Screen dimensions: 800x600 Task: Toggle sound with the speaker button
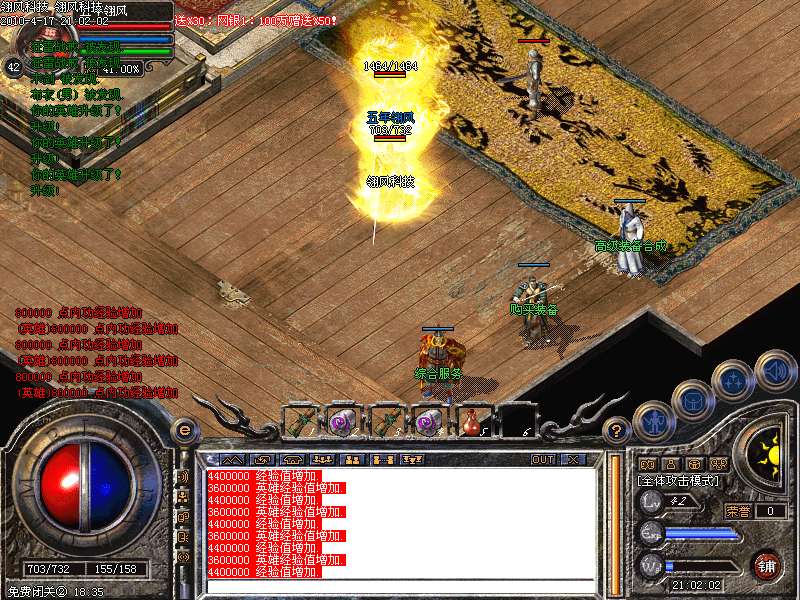pyautogui.click(x=775, y=370)
